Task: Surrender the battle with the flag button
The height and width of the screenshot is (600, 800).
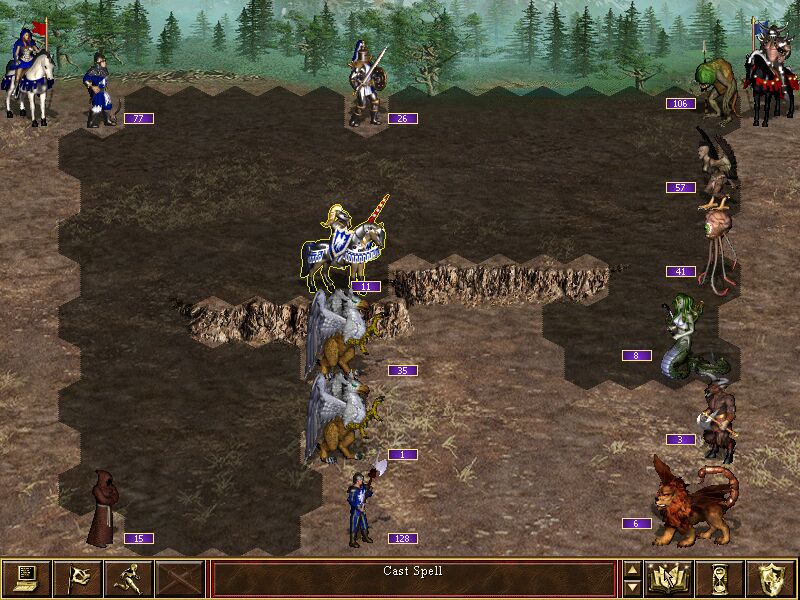Action: click(x=77, y=578)
